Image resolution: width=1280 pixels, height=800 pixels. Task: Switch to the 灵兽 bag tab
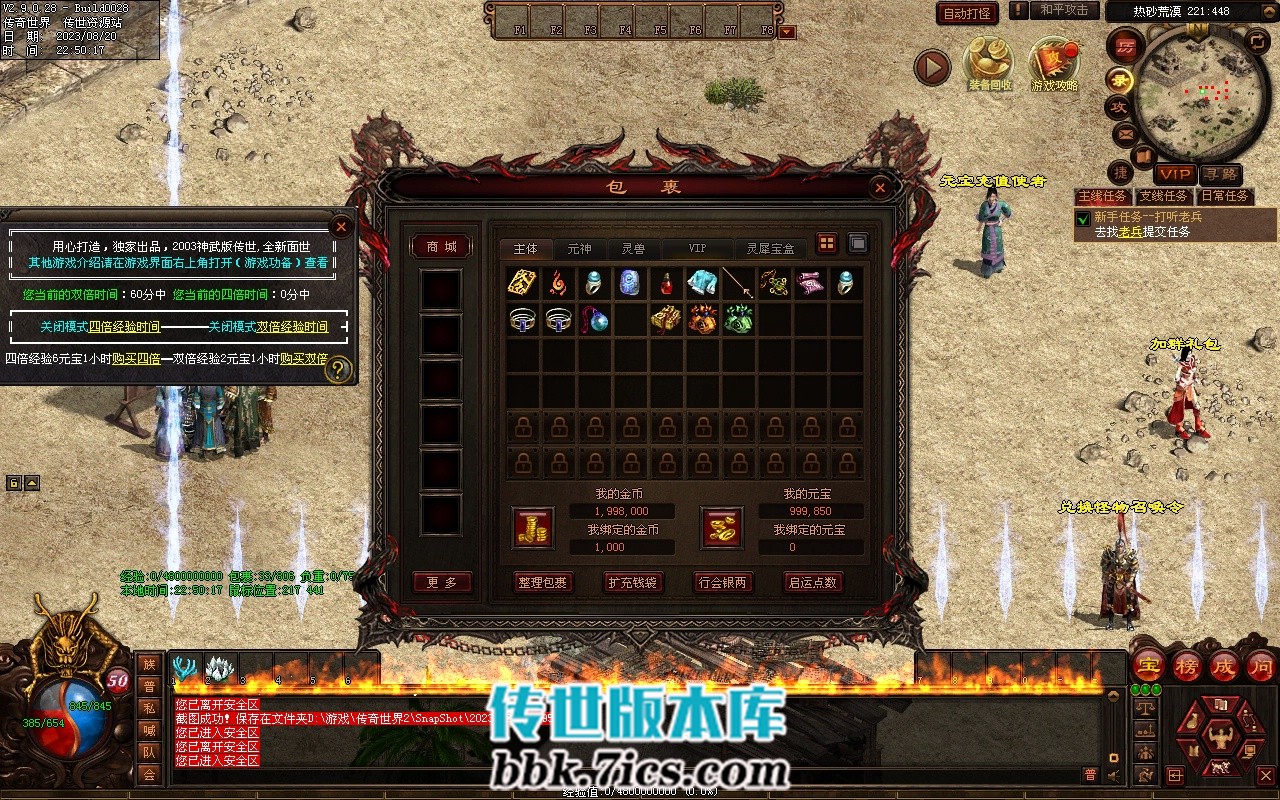633,248
